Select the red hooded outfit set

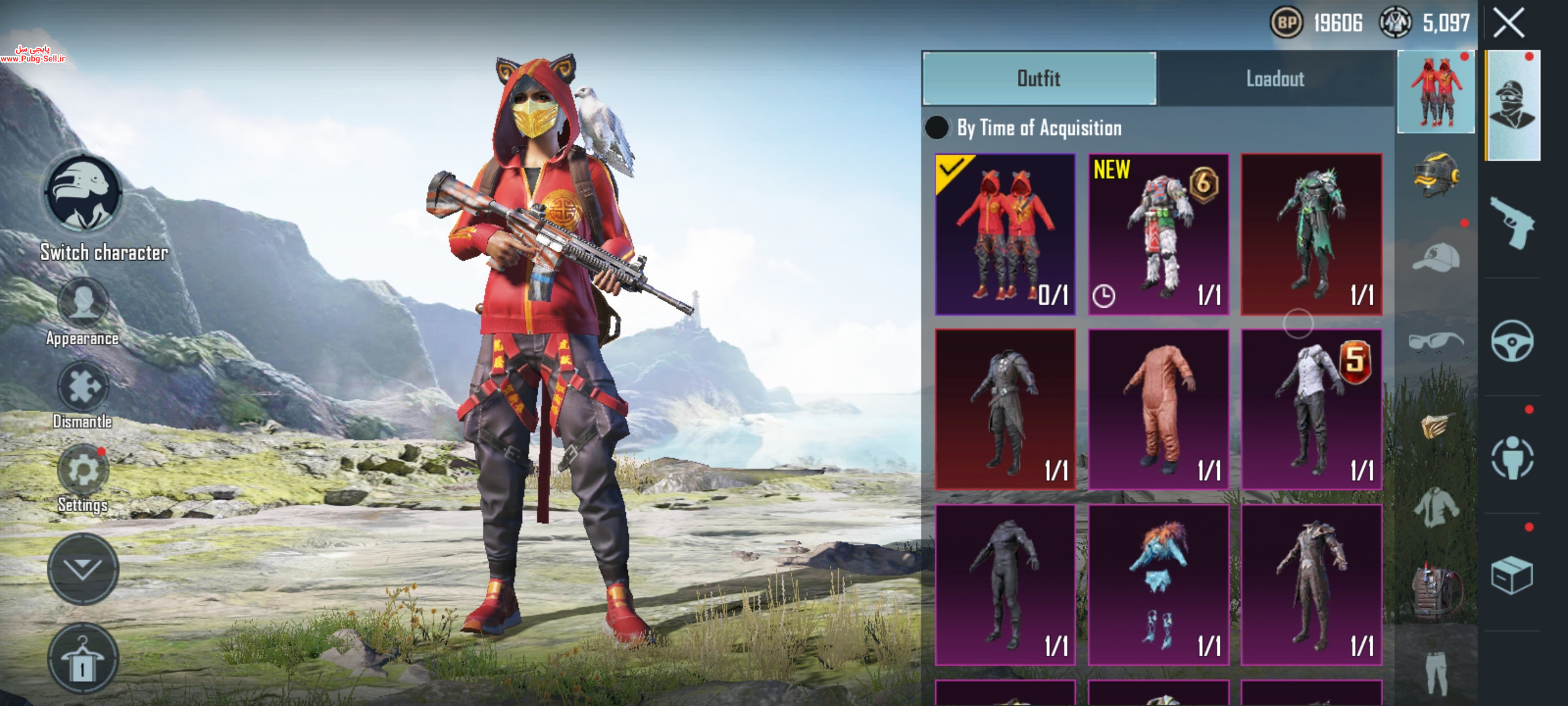tap(1005, 234)
